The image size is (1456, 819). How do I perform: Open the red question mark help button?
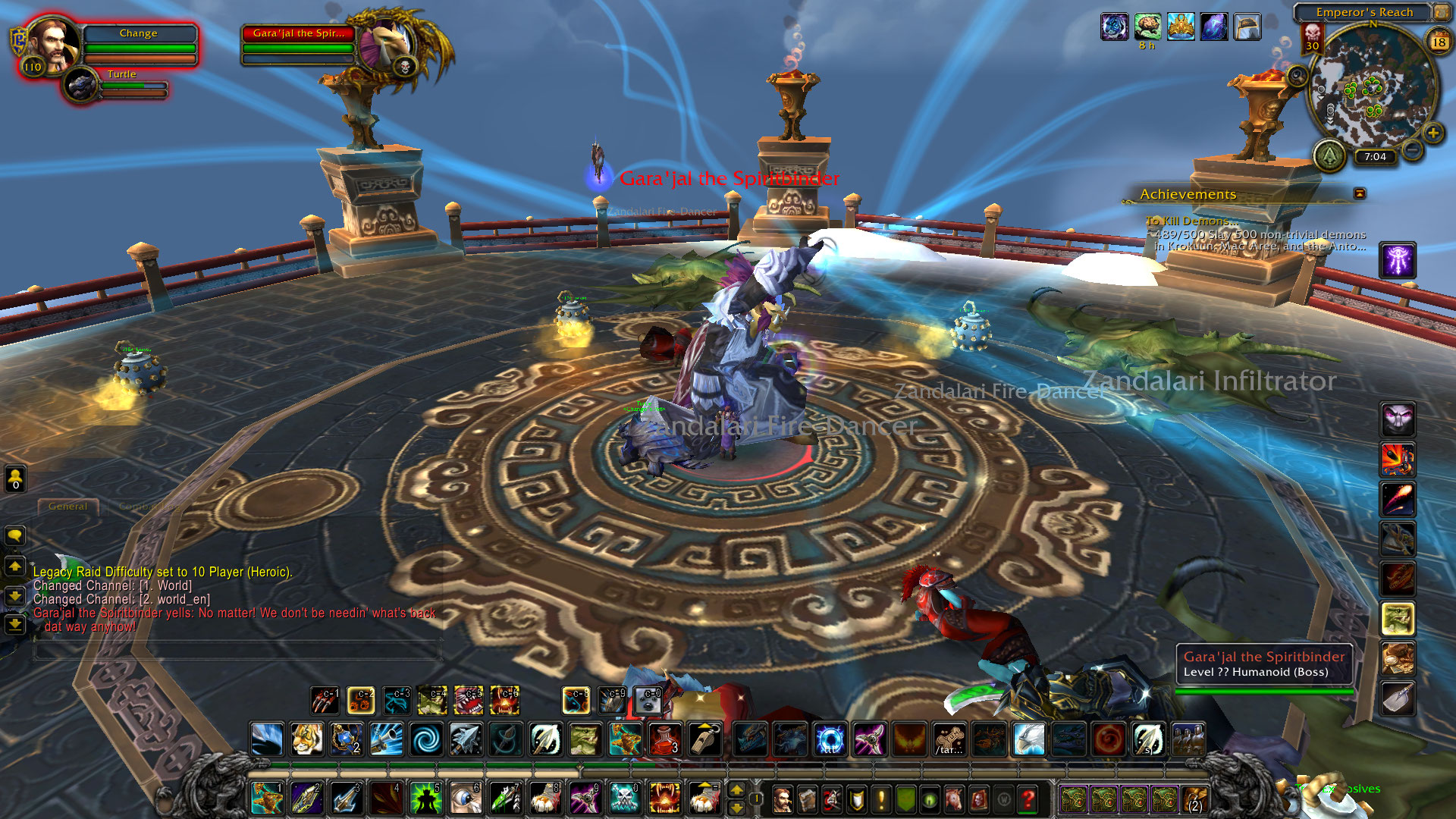click(x=1028, y=799)
